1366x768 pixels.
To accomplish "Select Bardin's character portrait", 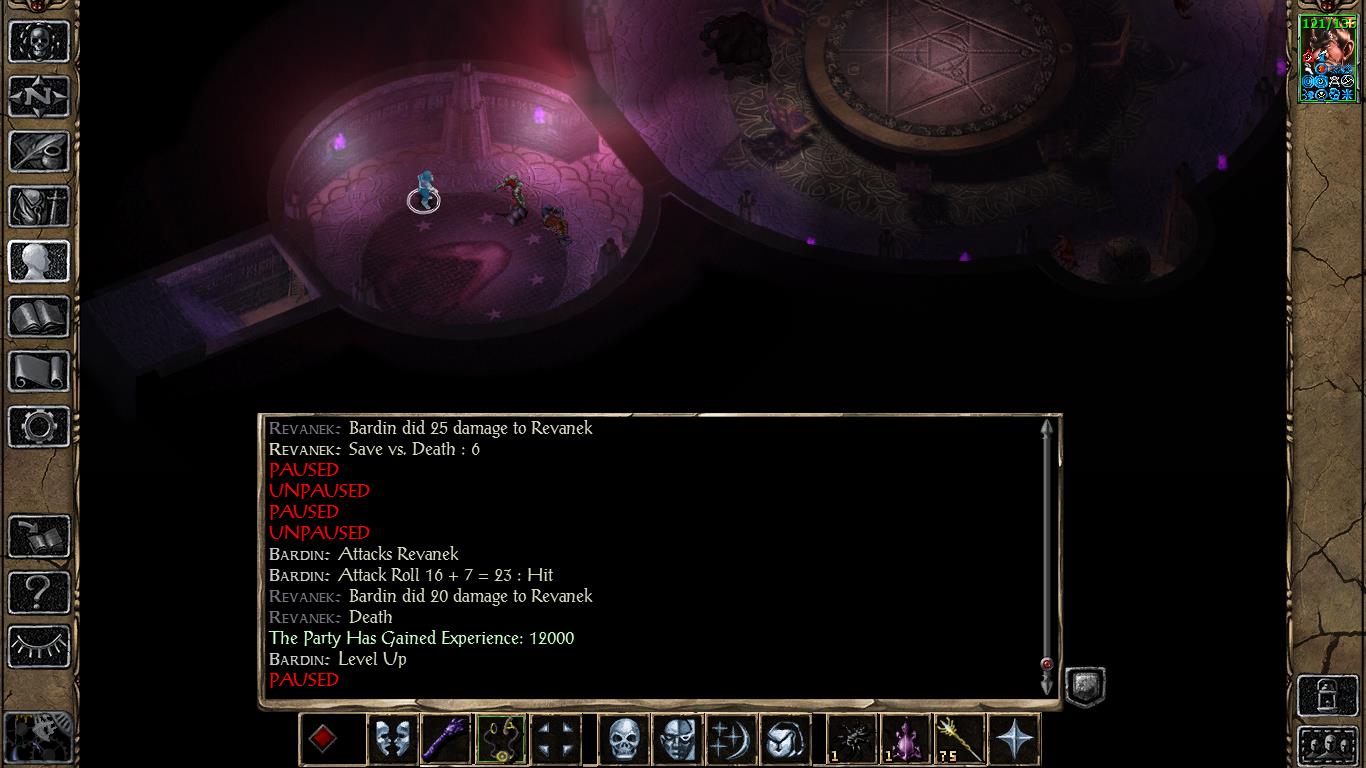I will tap(1327, 59).
